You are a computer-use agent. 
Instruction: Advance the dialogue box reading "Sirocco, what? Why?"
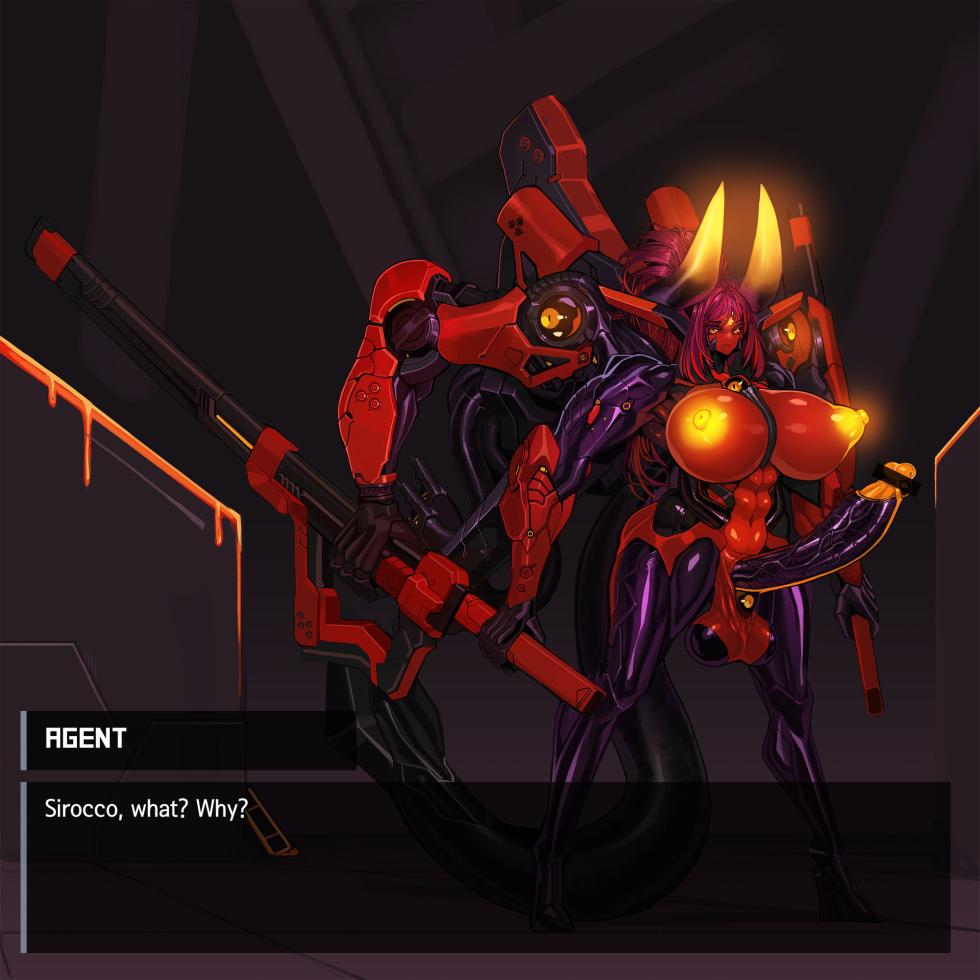click(x=486, y=866)
